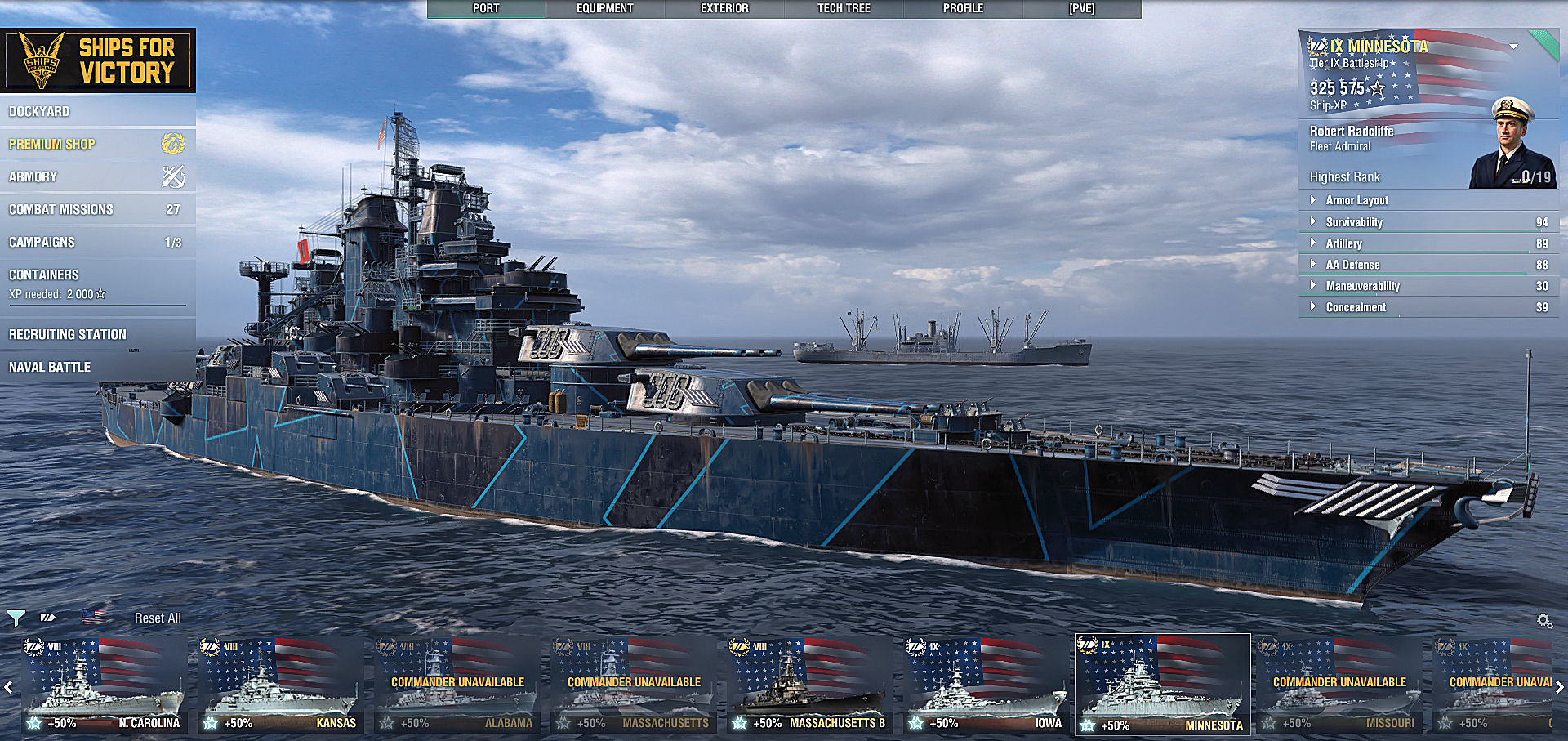Screen dimensions: 1568x741
Task: Expand the Concealment stats
Action: [x=1356, y=307]
